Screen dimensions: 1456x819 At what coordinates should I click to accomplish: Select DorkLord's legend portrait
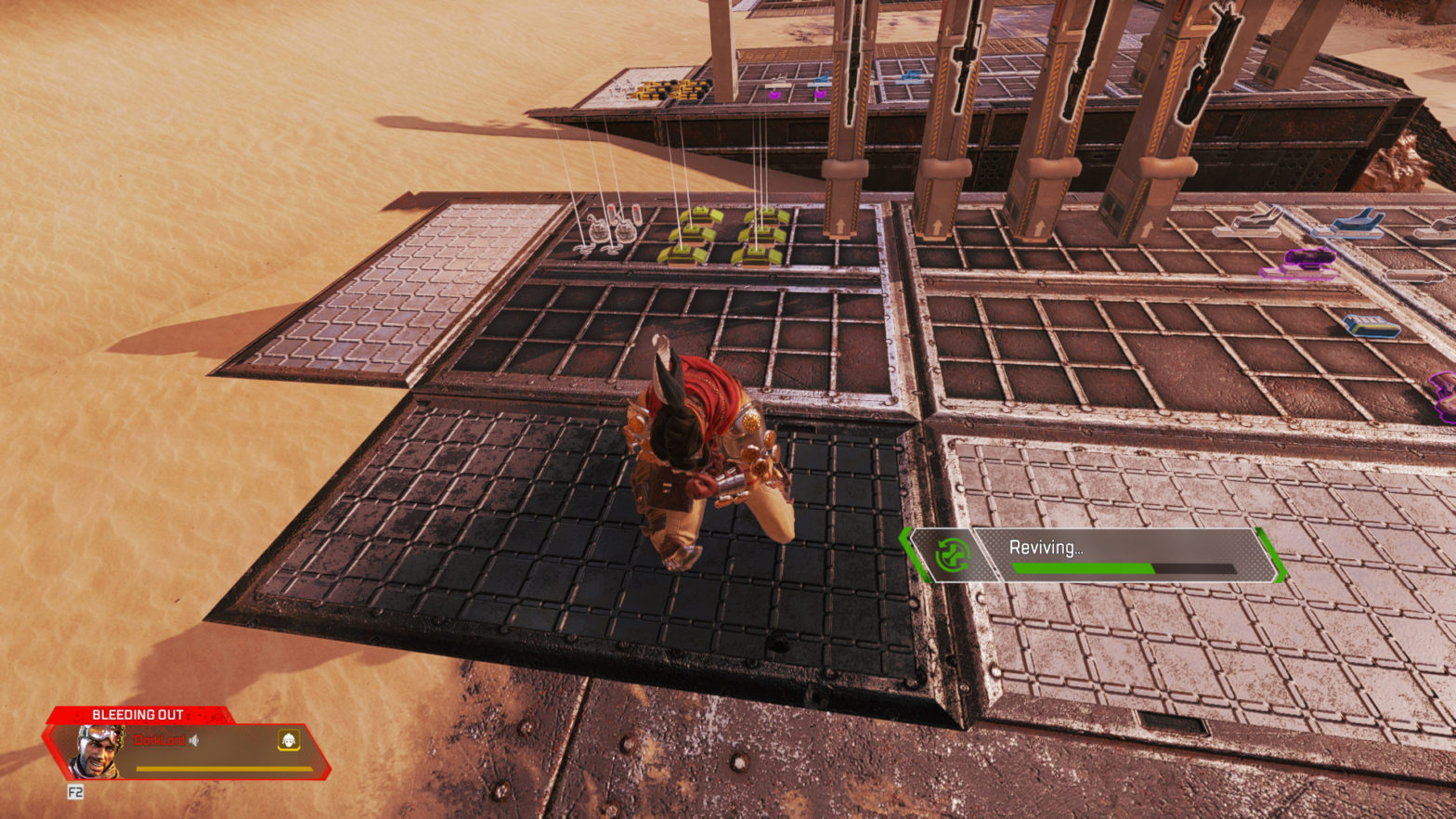(x=97, y=751)
